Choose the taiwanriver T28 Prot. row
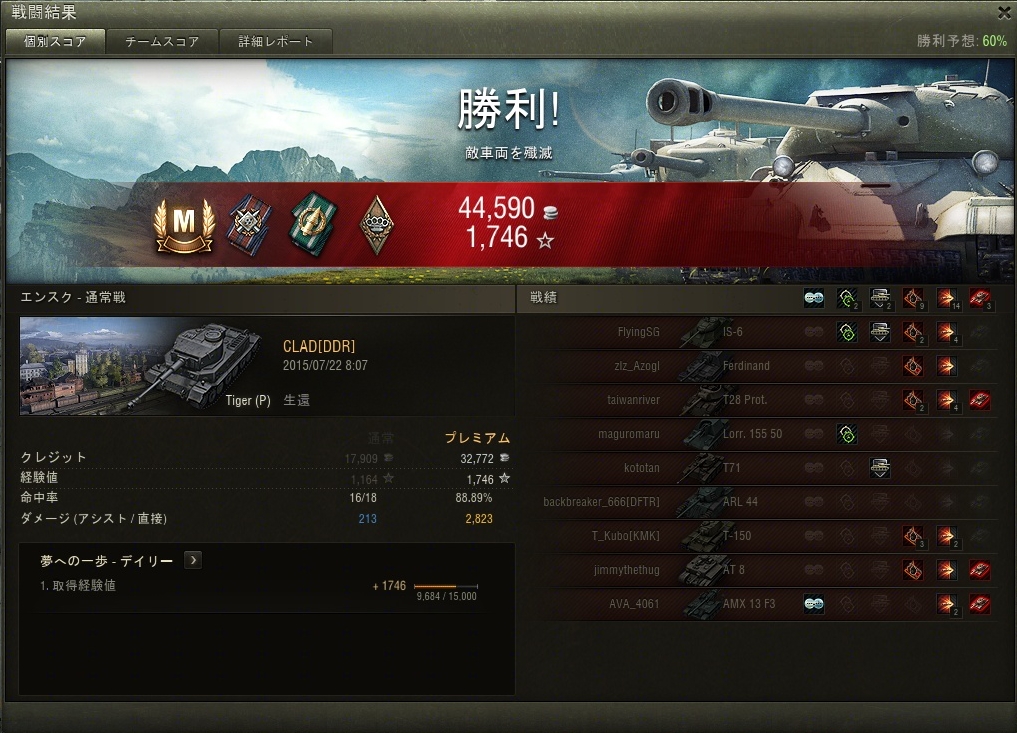Viewport: 1017px width, 733px height. click(x=760, y=400)
